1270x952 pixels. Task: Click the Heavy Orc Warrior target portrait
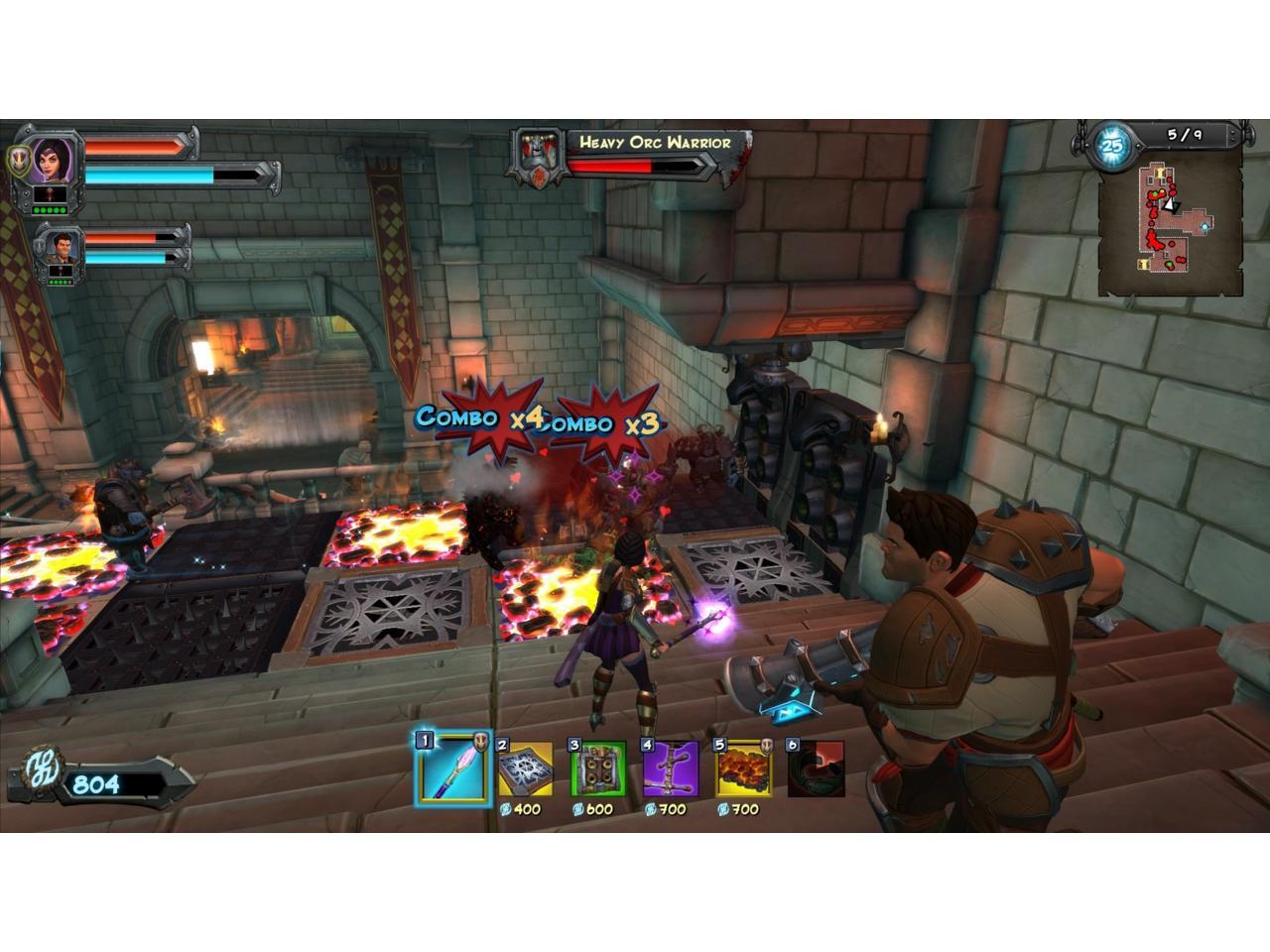pos(536,158)
